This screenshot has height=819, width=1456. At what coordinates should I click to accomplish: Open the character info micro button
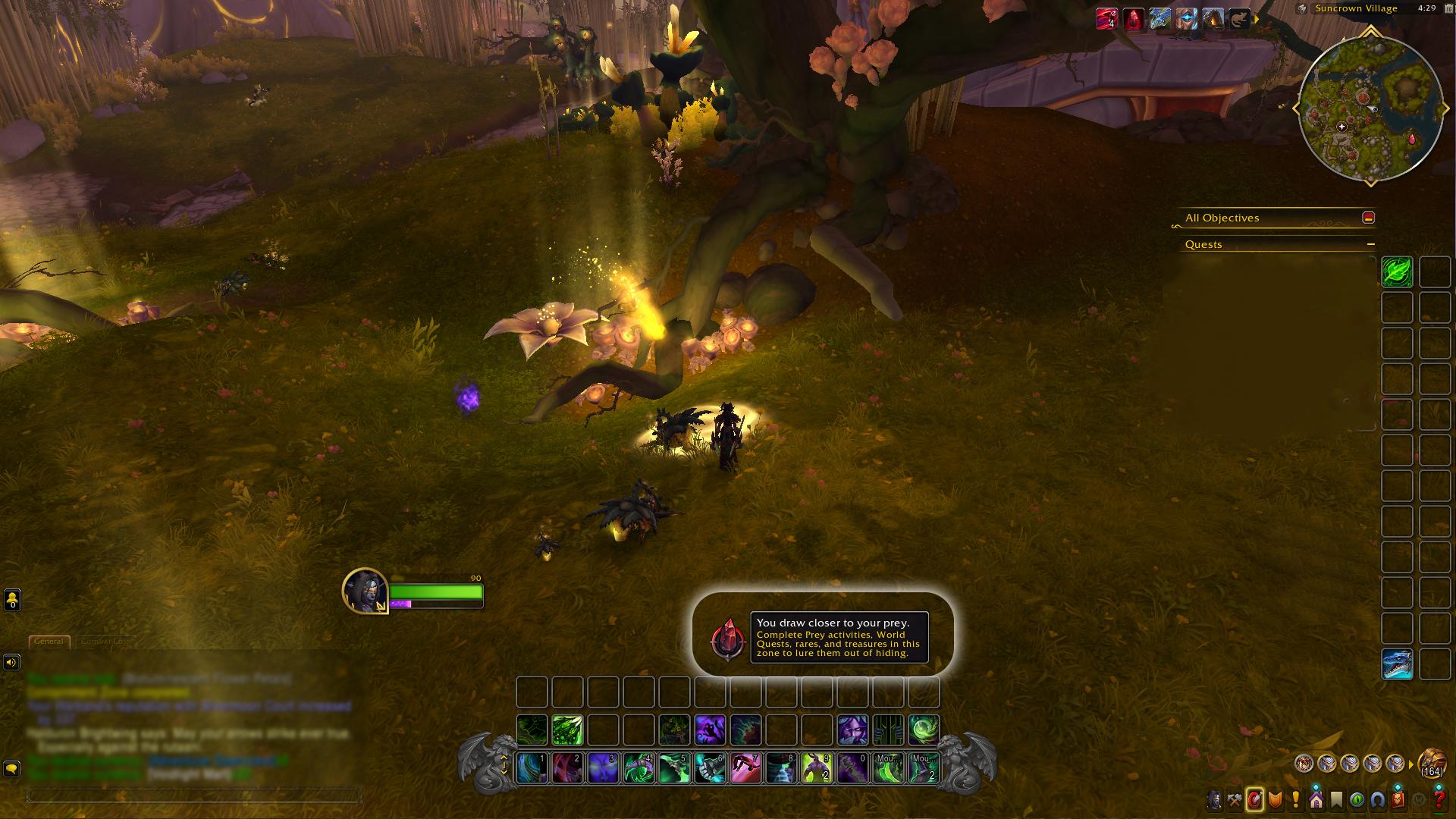(1214, 799)
